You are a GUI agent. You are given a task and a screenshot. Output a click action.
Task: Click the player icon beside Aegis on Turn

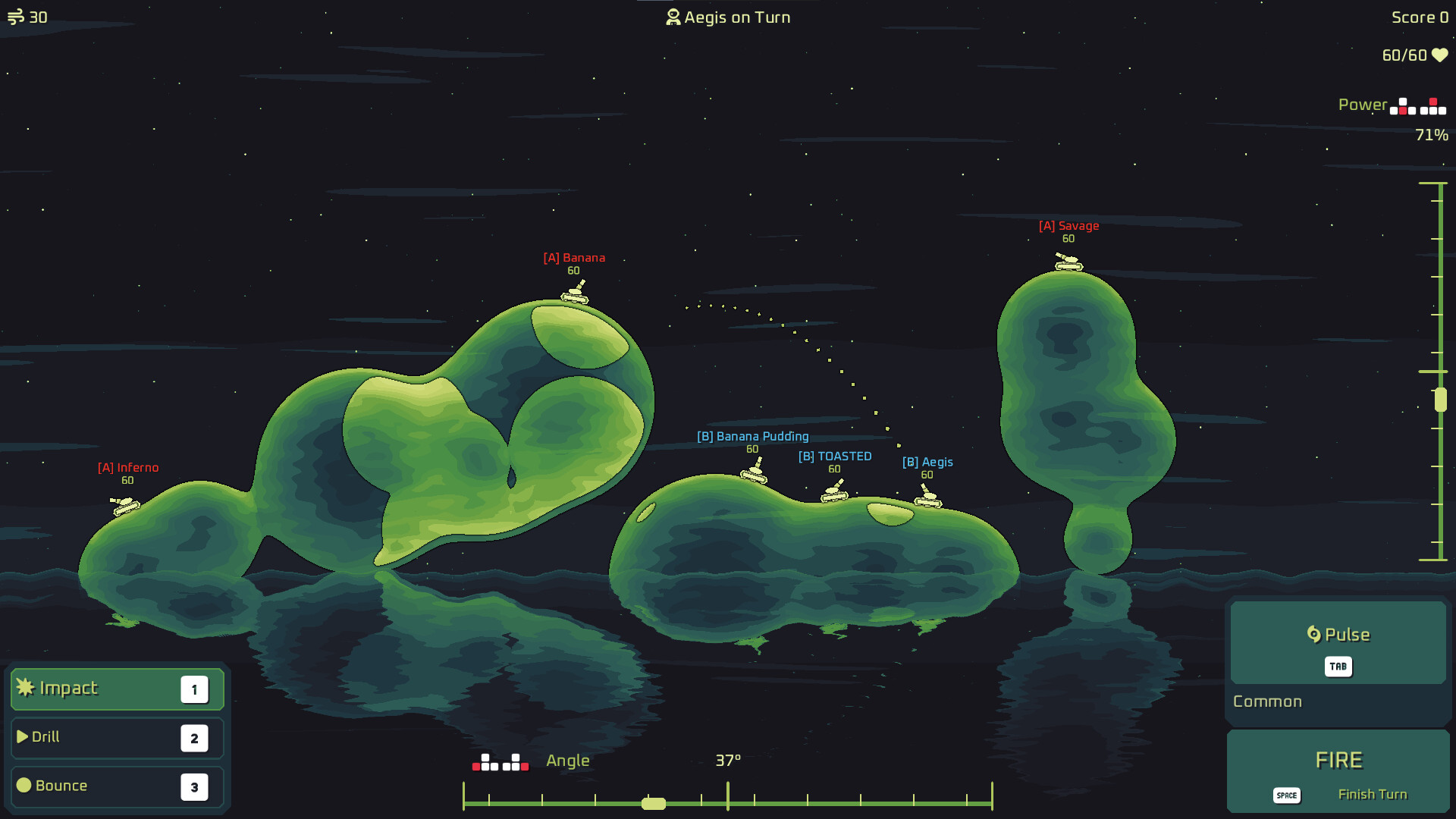click(672, 17)
